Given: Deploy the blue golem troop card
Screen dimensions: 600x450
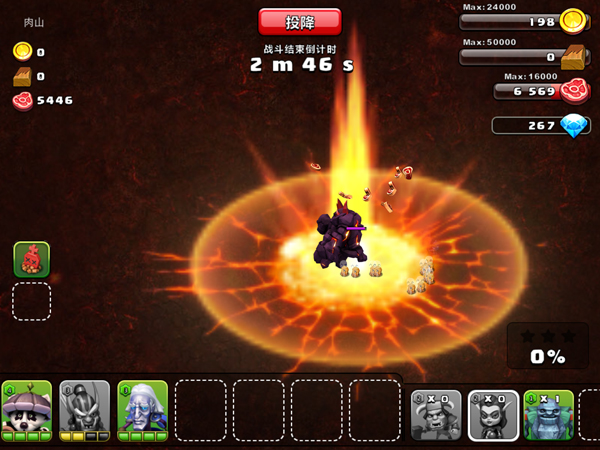Looking at the screenshot, I should (x=548, y=415).
